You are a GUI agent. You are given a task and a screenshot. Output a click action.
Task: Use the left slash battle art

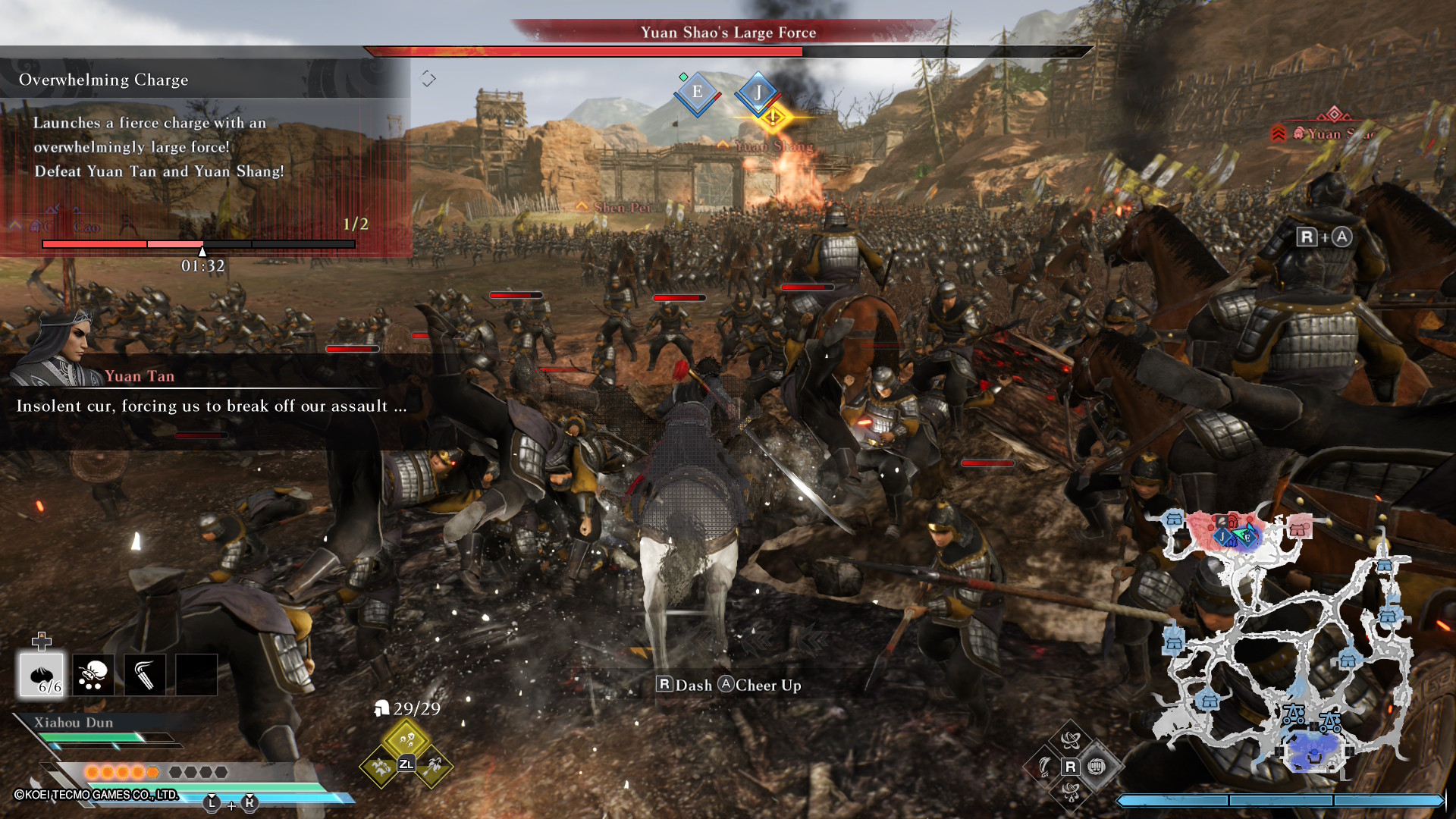(1044, 767)
